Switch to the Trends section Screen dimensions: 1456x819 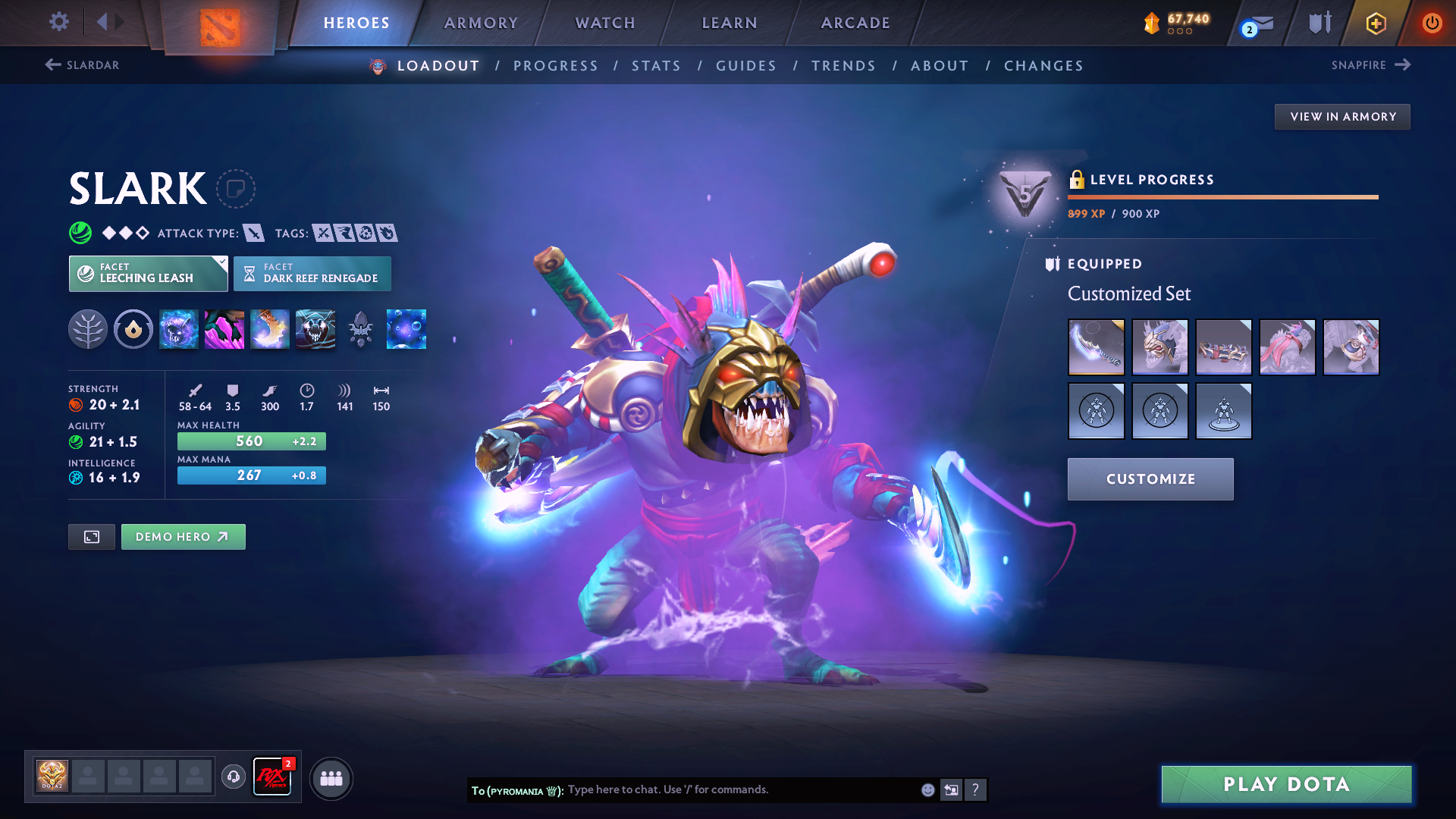click(x=843, y=66)
